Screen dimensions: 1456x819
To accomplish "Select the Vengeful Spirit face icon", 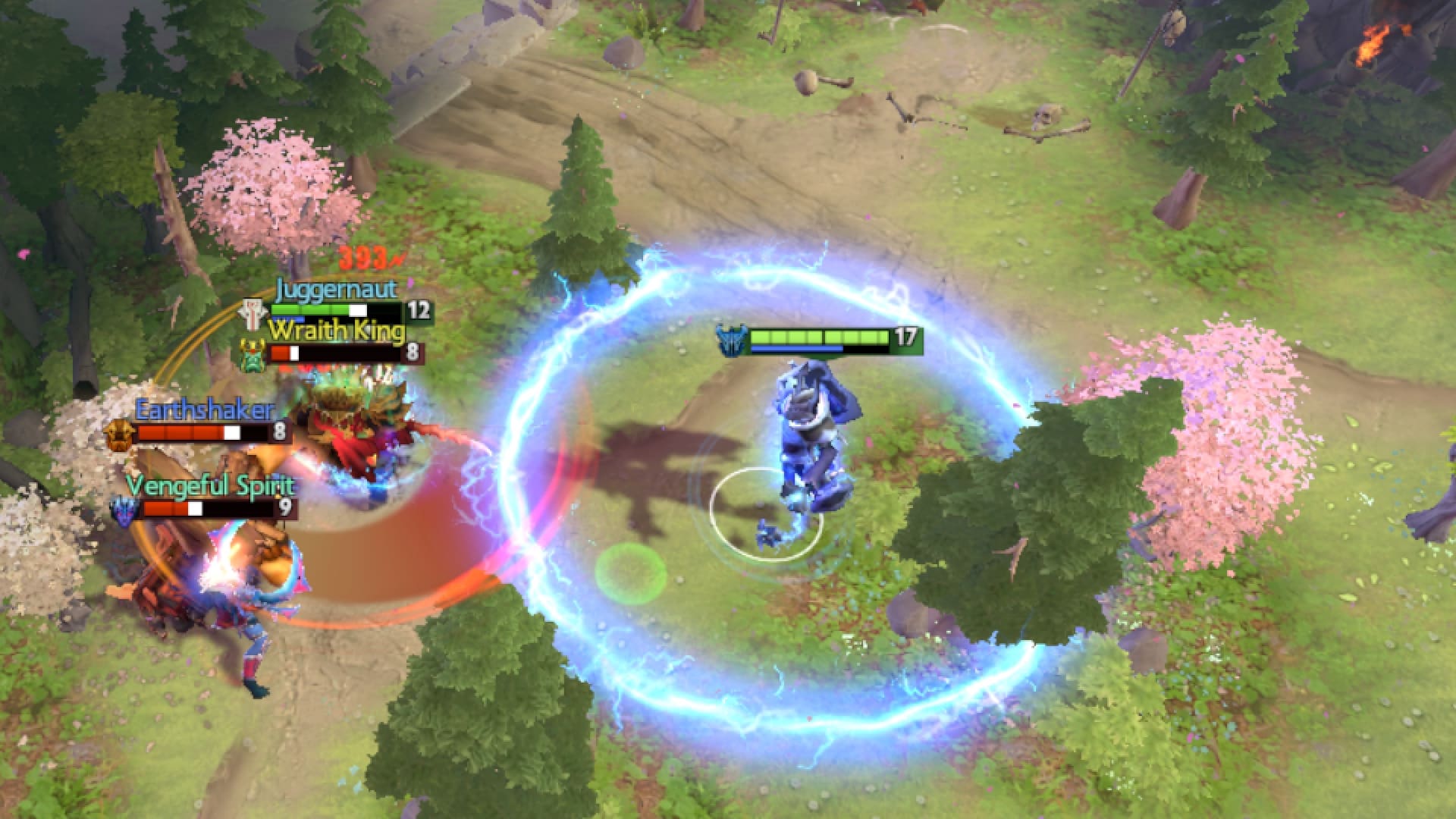I will pos(123,512).
